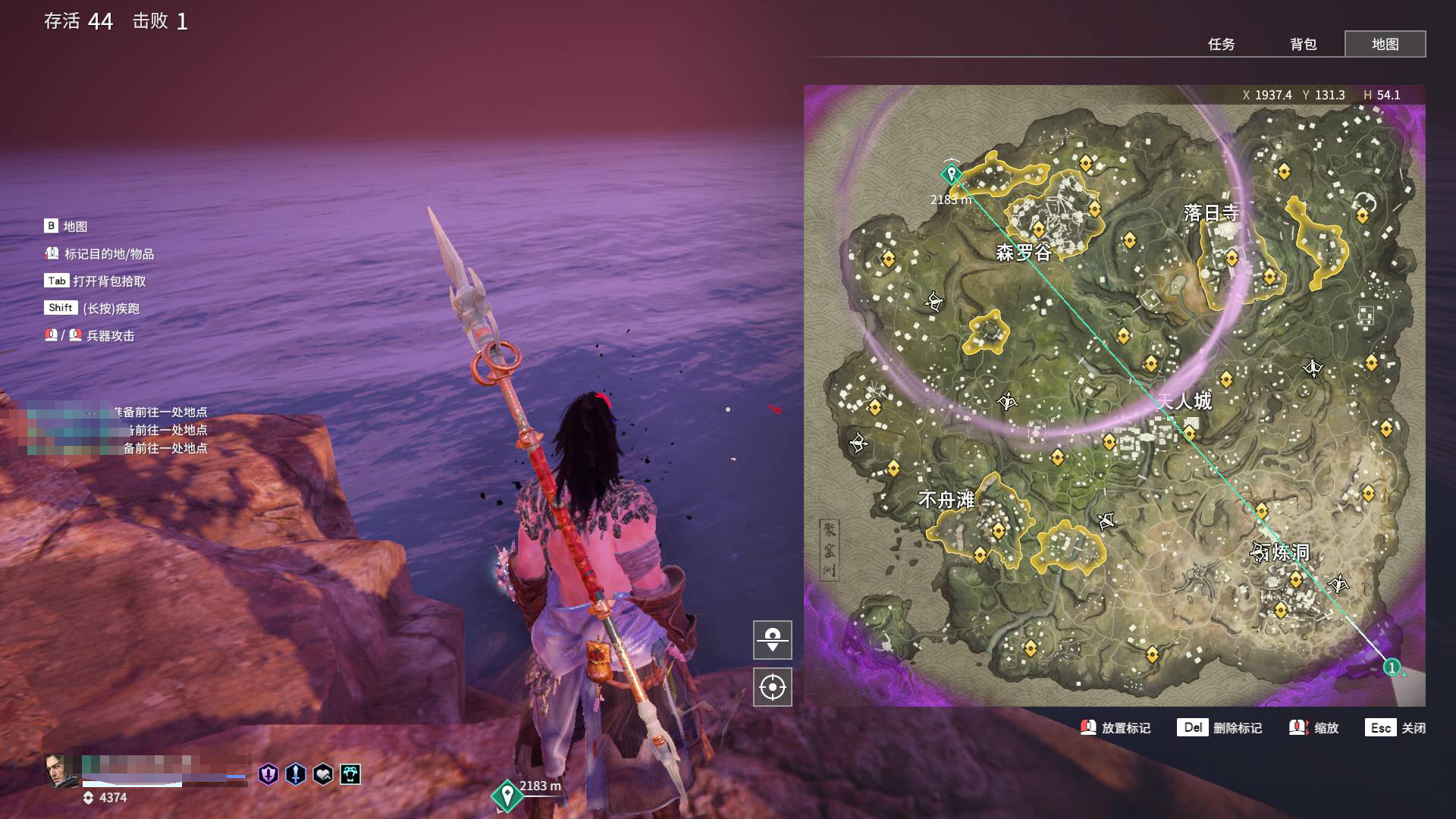The image size is (1456, 819).
Task: Click the 关闭 close map label
Action: (x=1413, y=728)
